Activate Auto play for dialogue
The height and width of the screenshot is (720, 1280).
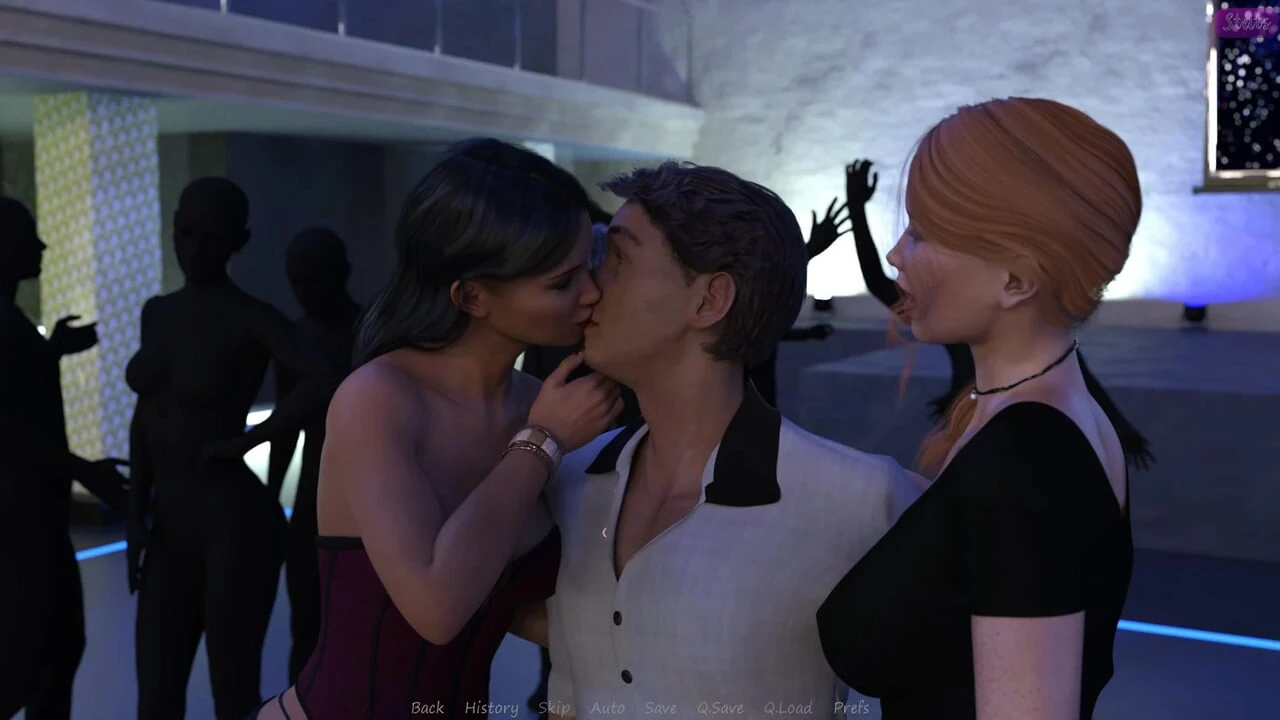607,708
